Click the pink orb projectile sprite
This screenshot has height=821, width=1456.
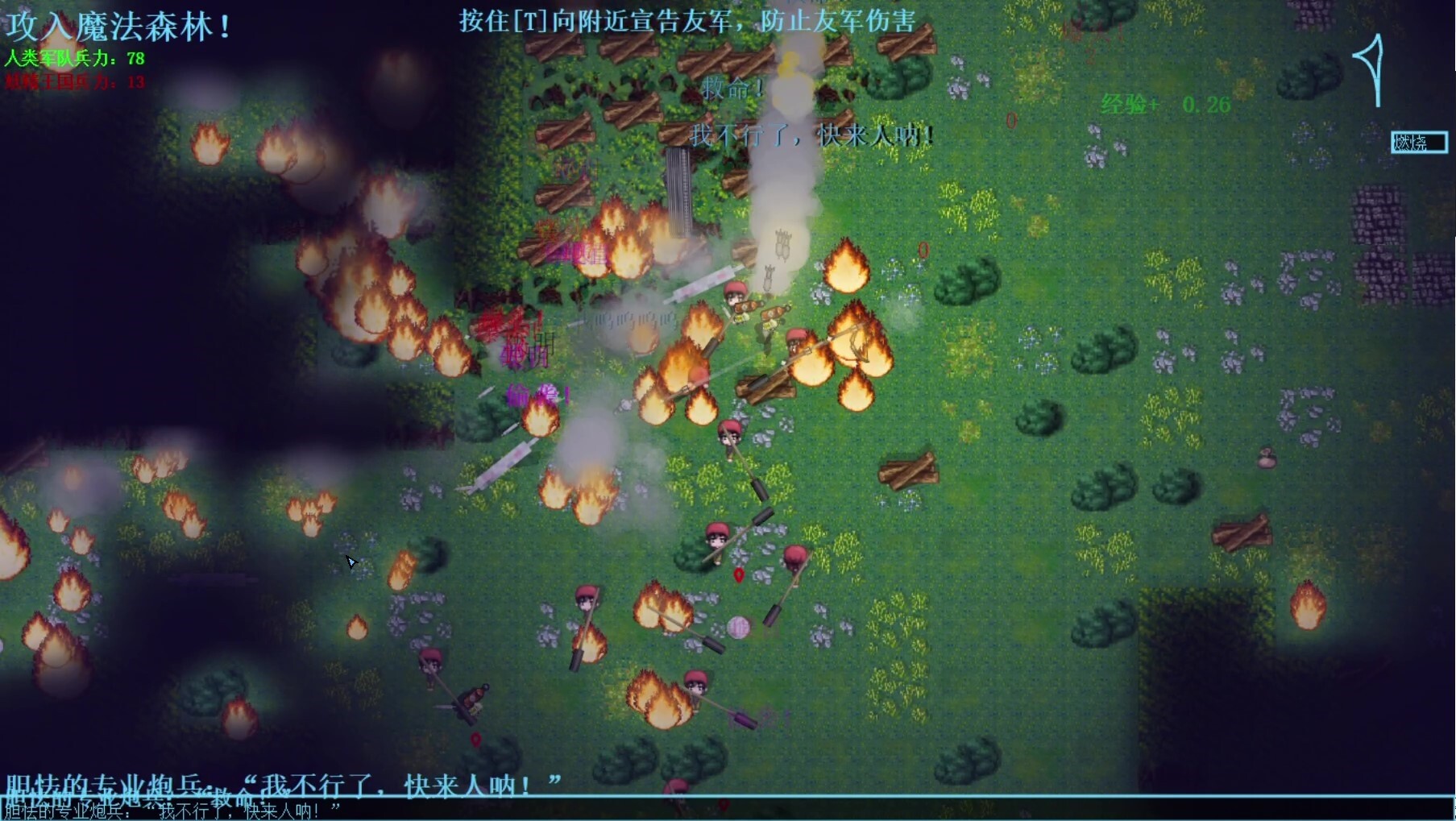[x=740, y=629]
